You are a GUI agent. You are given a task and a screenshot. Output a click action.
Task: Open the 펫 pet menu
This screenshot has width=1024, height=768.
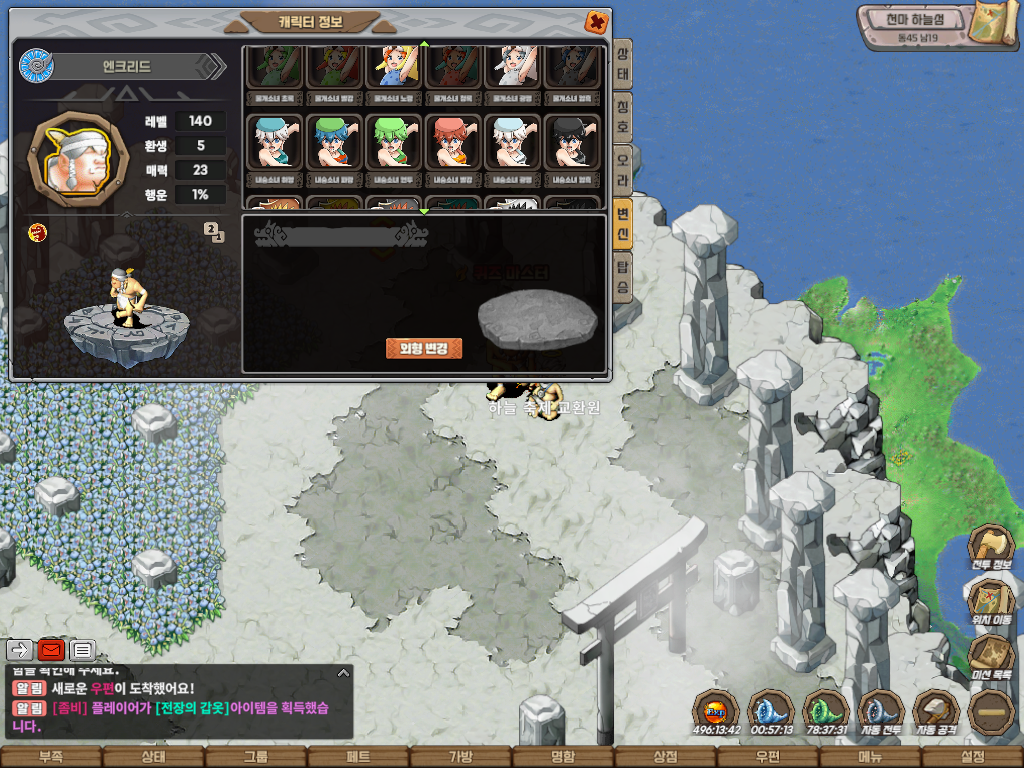pyautogui.click(x=358, y=757)
